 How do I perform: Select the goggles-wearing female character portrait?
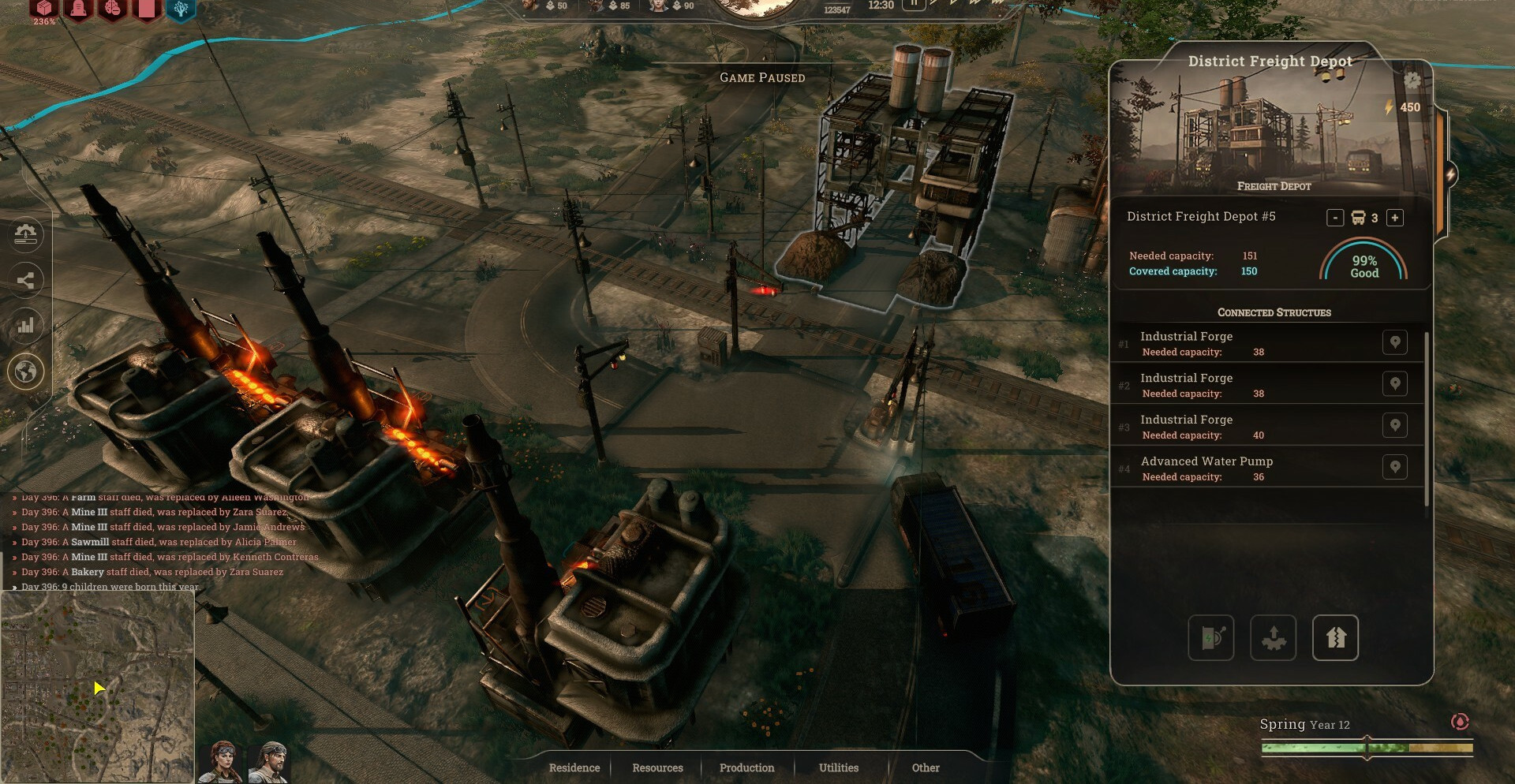221,762
